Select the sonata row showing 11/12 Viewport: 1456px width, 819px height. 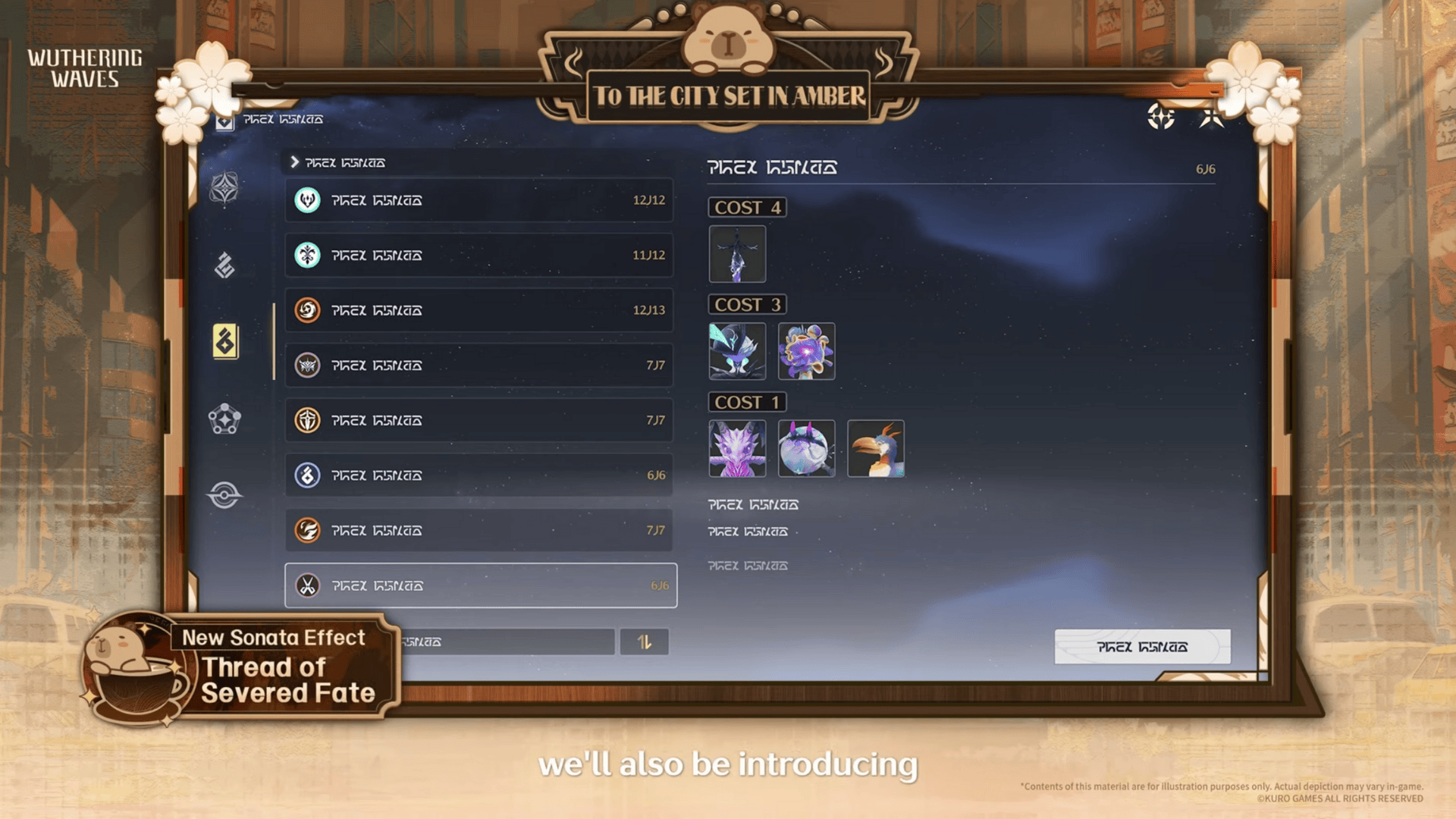(479, 256)
